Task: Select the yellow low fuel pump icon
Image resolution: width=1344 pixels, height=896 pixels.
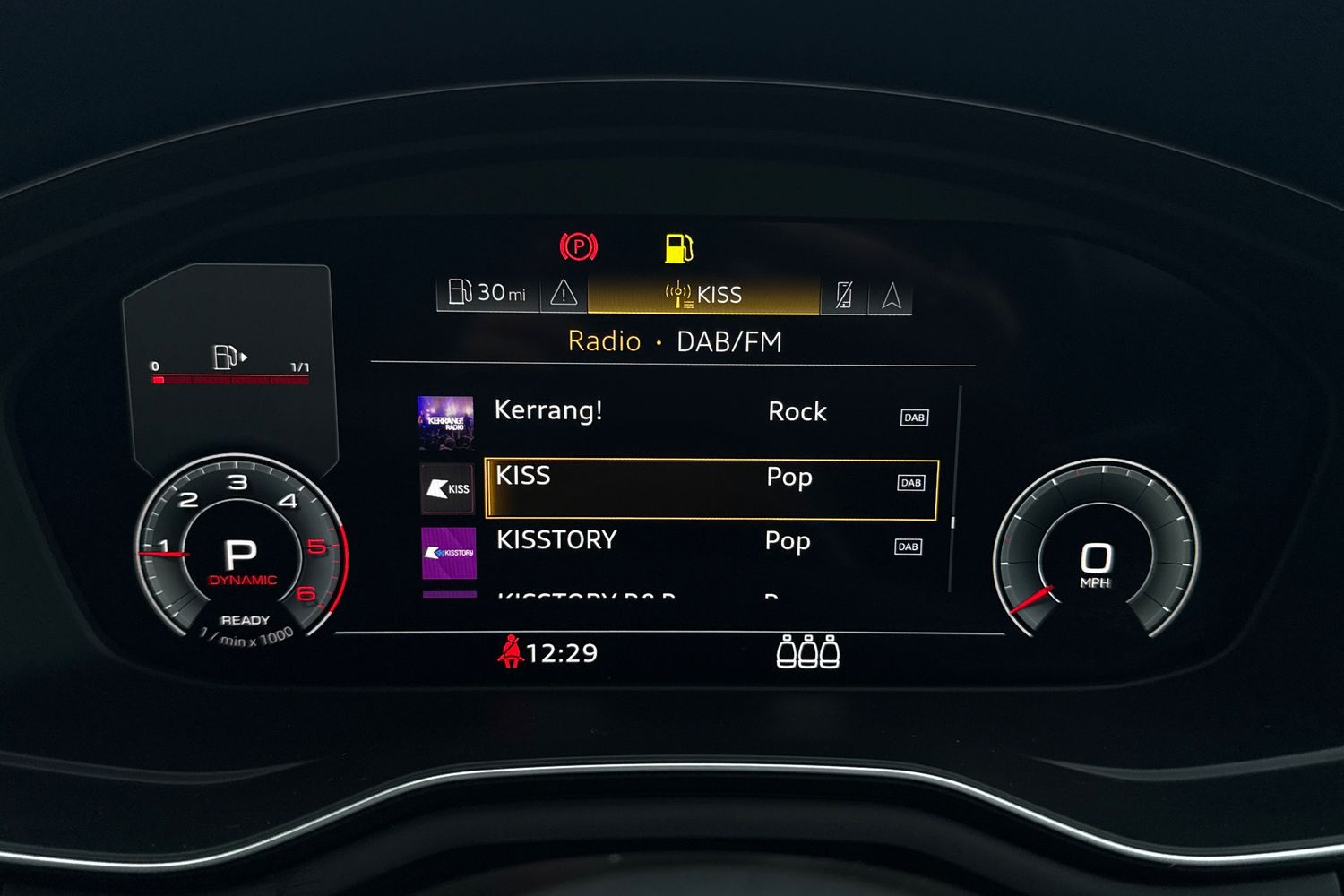Action: [678, 245]
